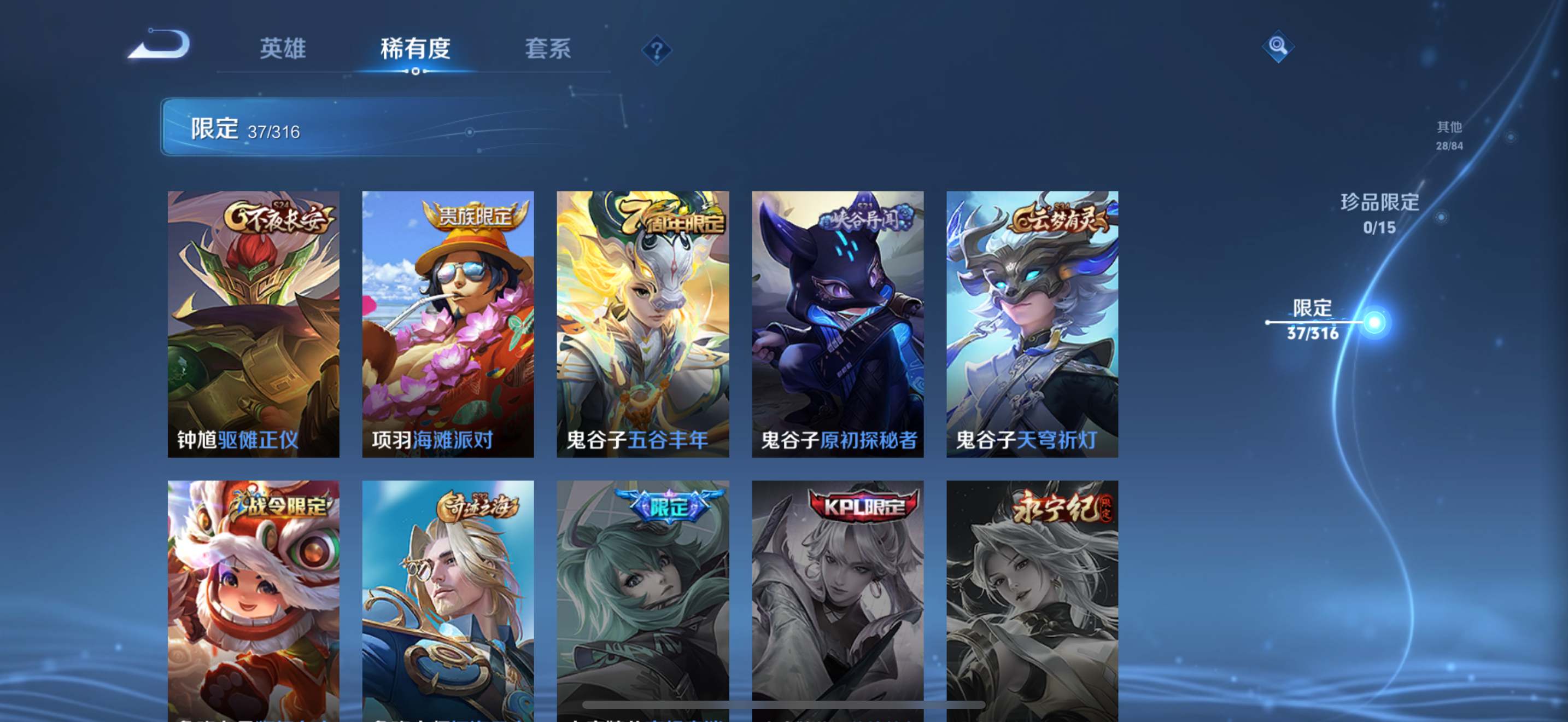Go back using the return arrow

(x=160, y=45)
